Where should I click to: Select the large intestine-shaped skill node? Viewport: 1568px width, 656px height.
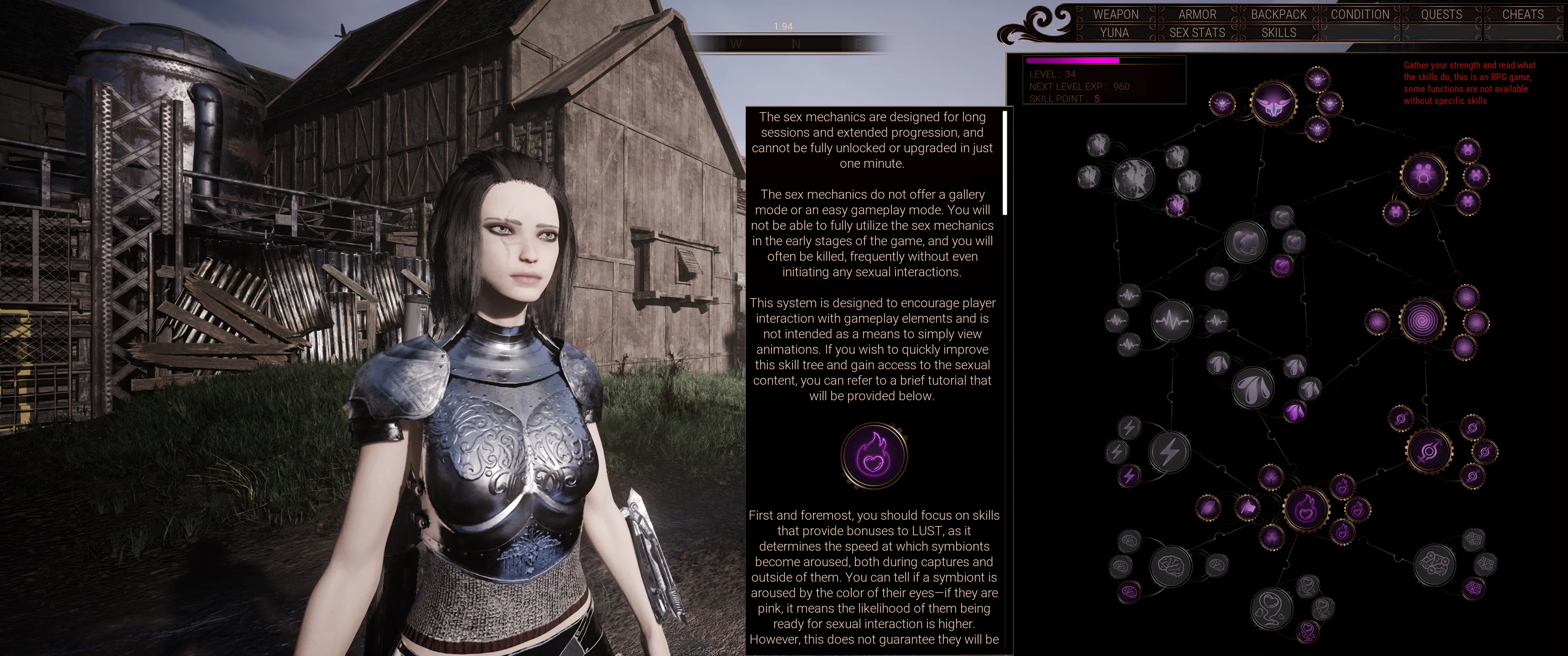click(x=1435, y=565)
